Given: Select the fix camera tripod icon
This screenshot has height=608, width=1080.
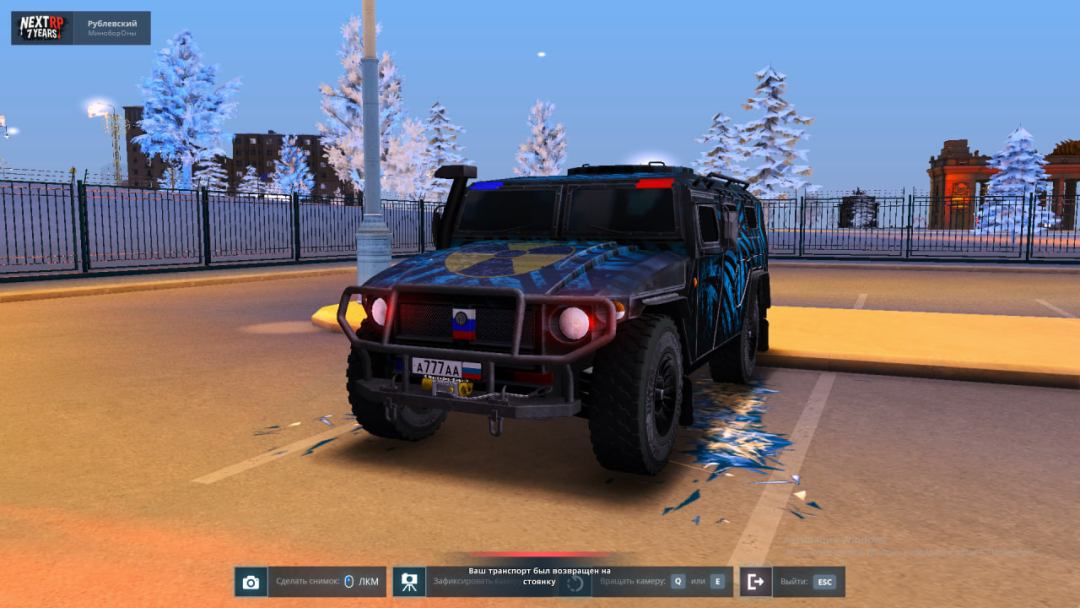Looking at the screenshot, I should [x=409, y=582].
